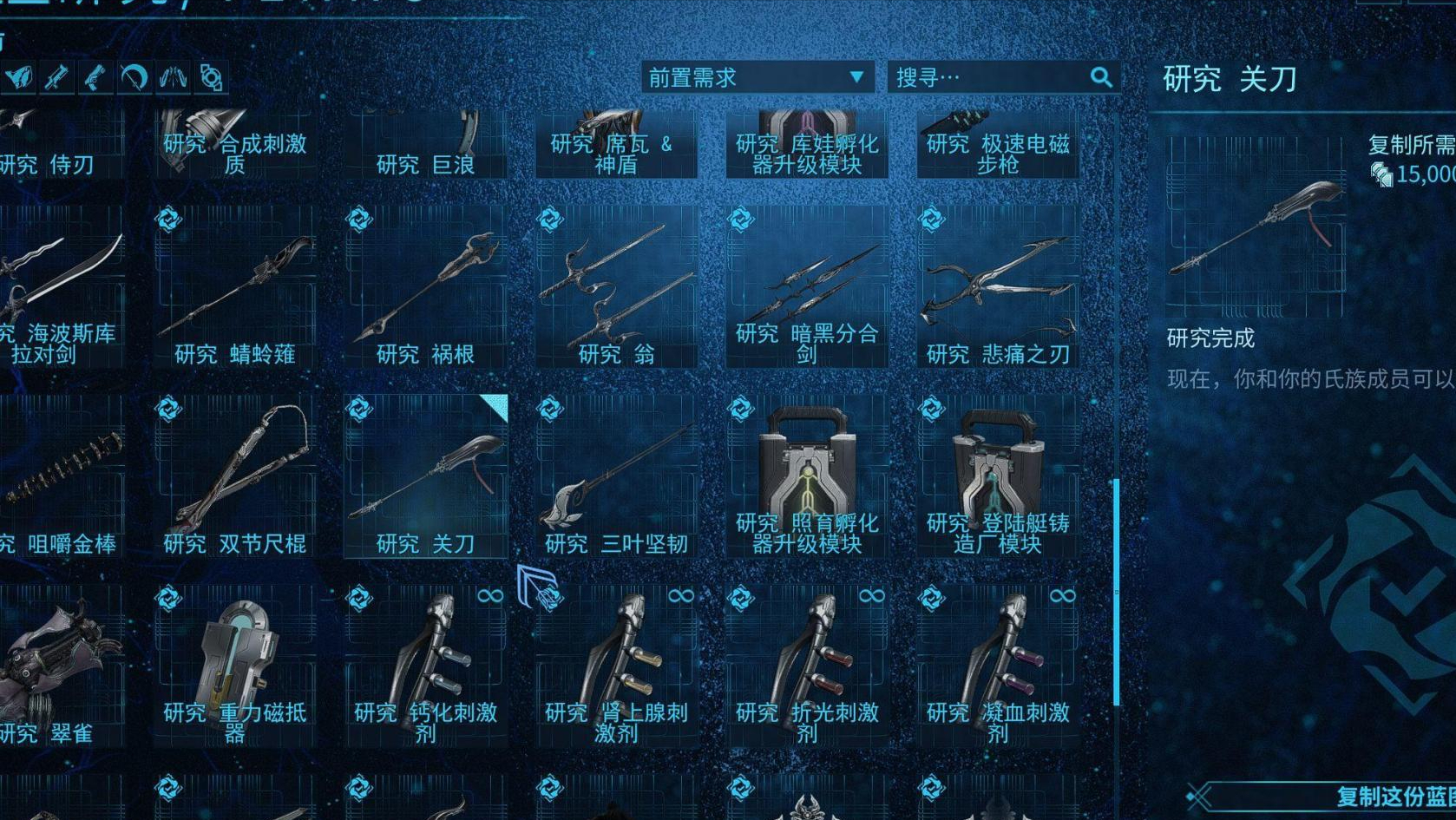
Task: Select the Warframe category filter icon
Action: 17,78
